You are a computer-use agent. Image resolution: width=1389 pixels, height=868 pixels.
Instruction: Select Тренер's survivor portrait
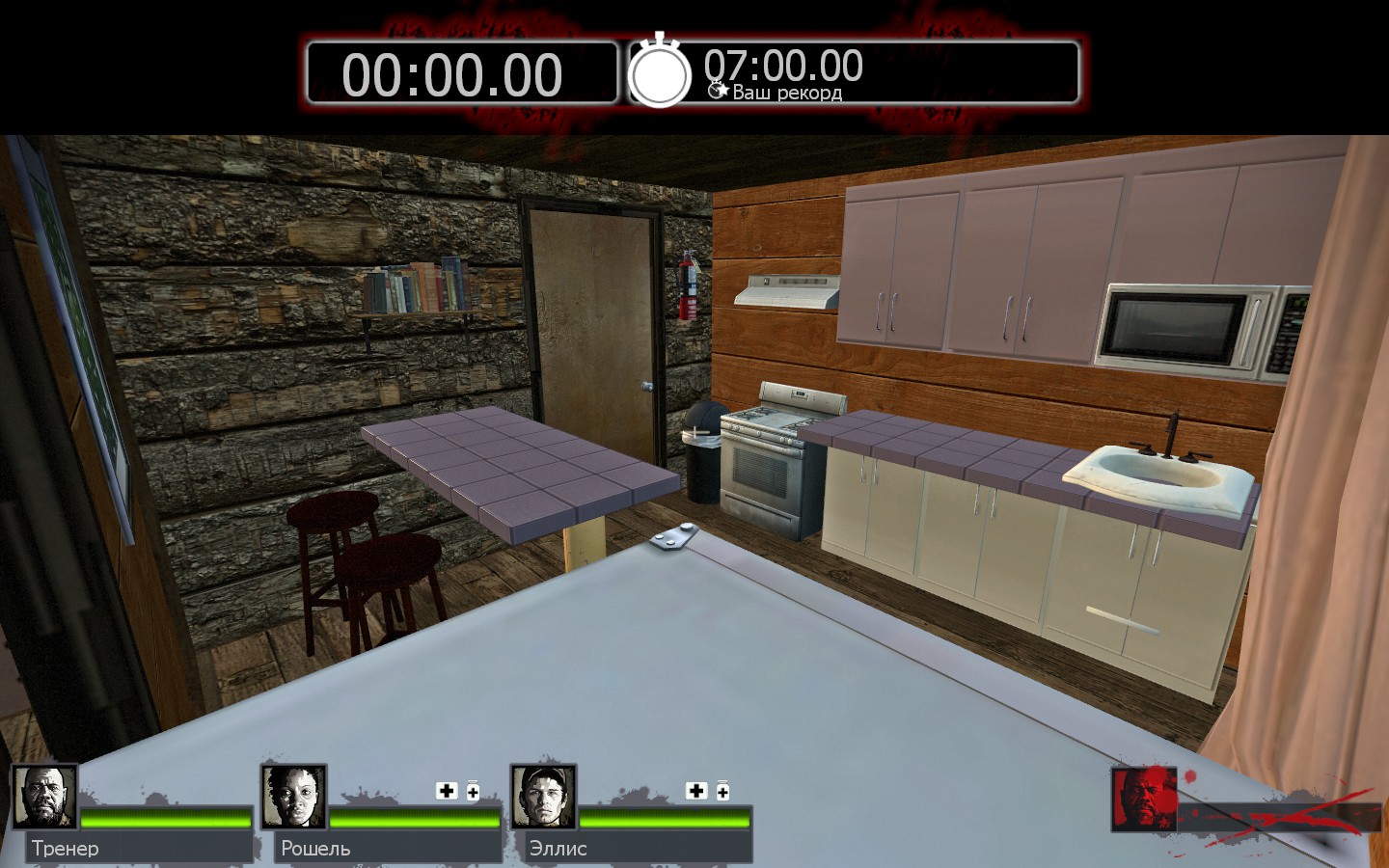[x=44, y=798]
